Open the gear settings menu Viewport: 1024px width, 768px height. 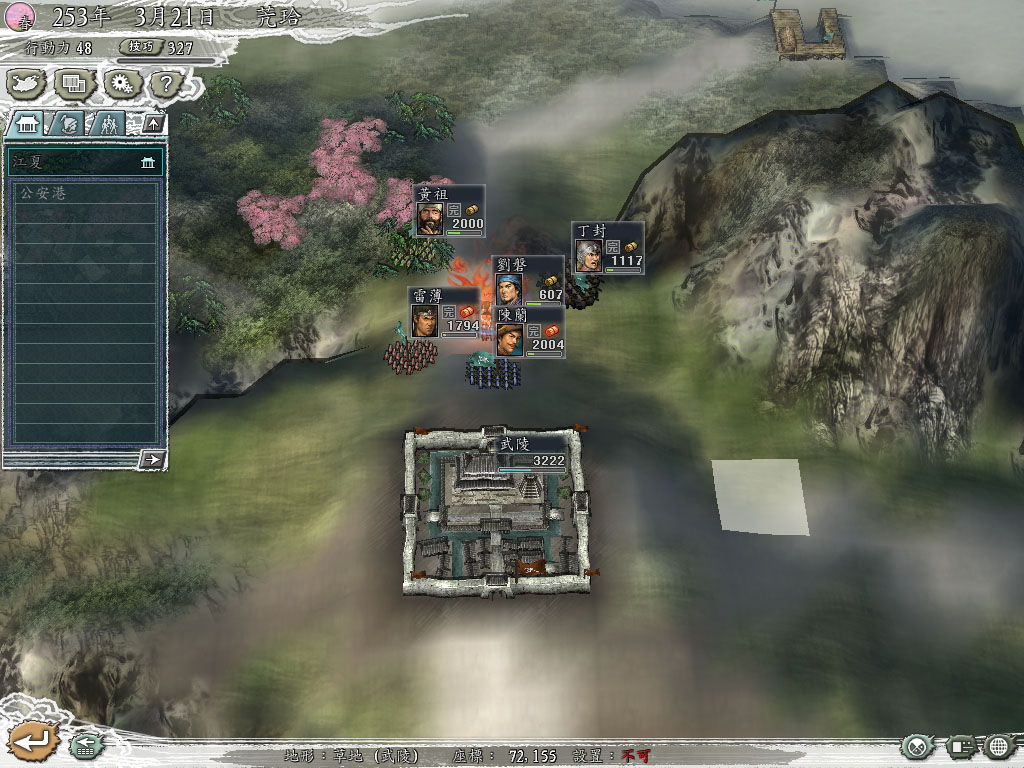click(x=123, y=84)
